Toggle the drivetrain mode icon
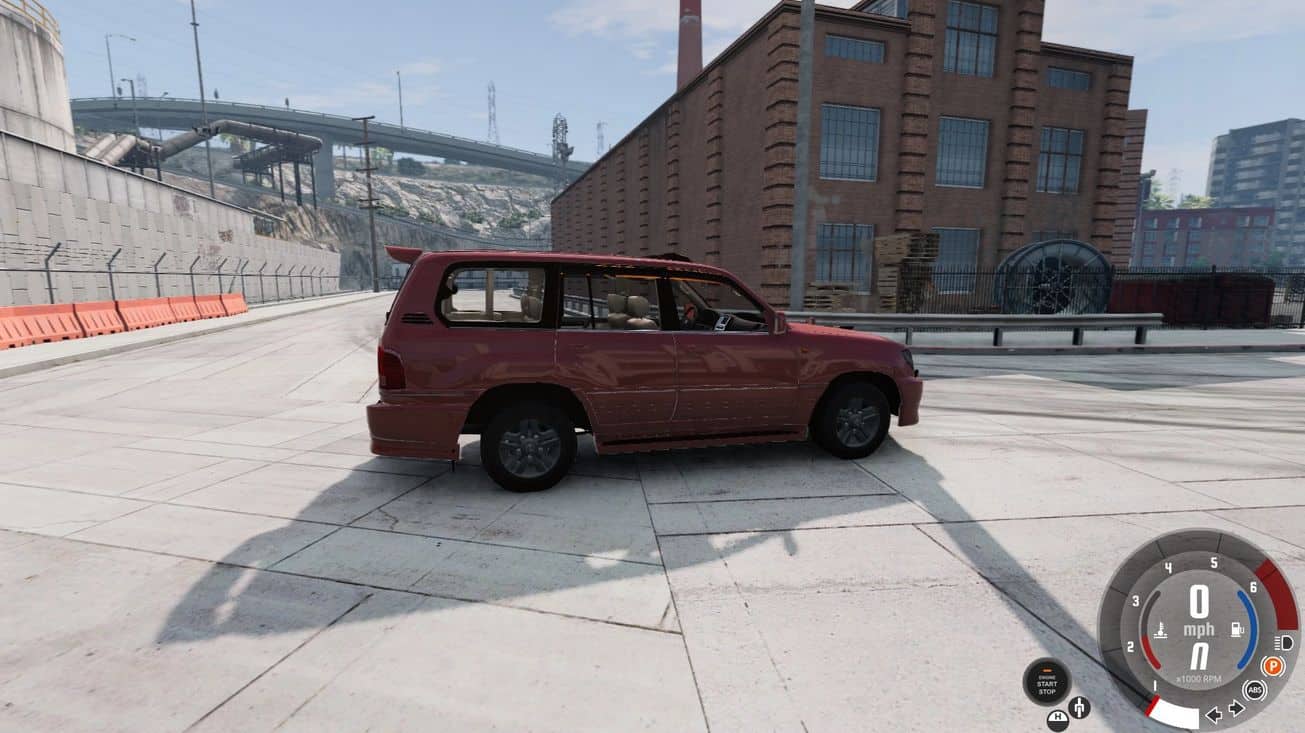The height and width of the screenshot is (733, 1305). 1079,707
